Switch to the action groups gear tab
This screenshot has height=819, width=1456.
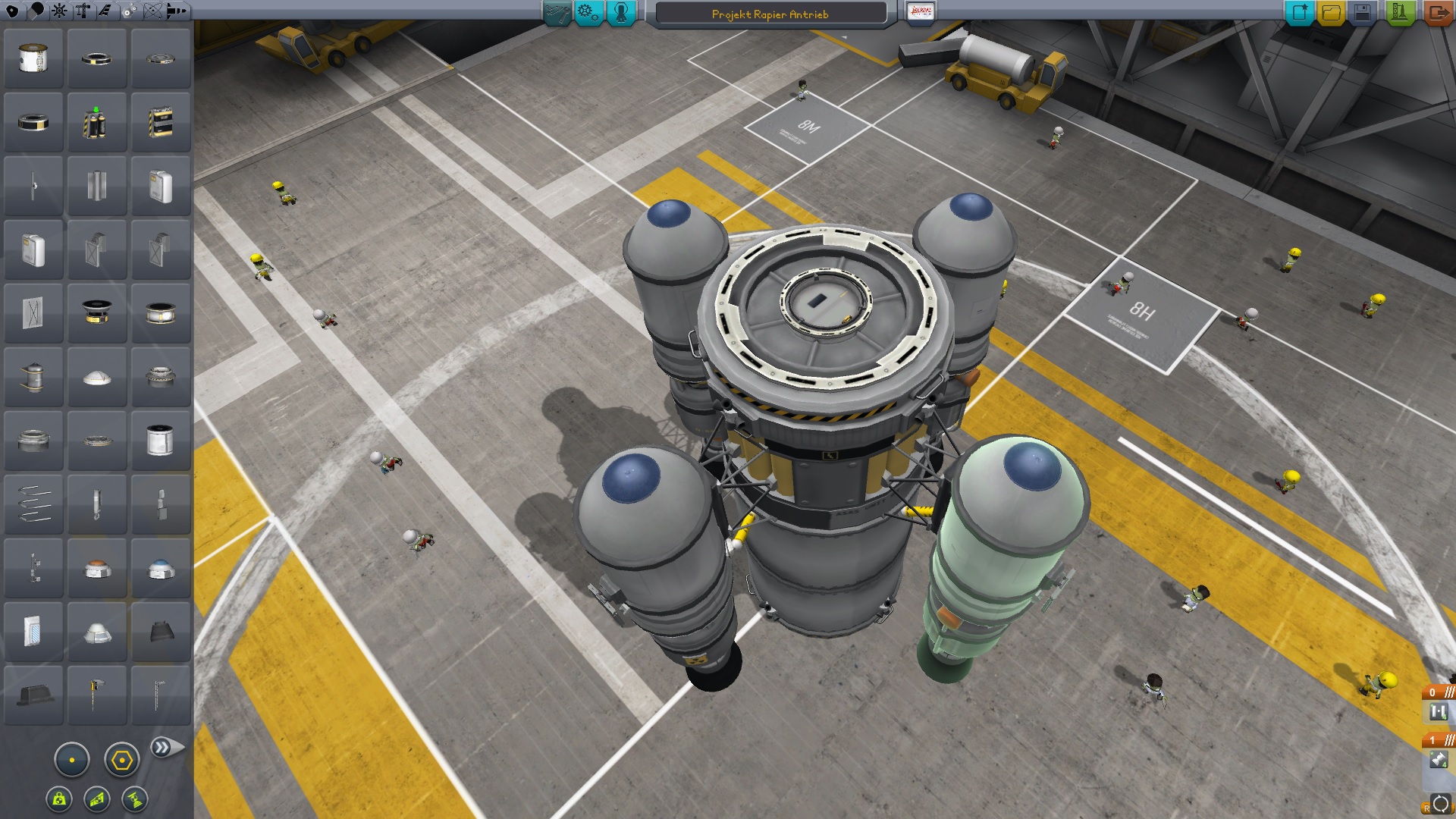[588, 12]
